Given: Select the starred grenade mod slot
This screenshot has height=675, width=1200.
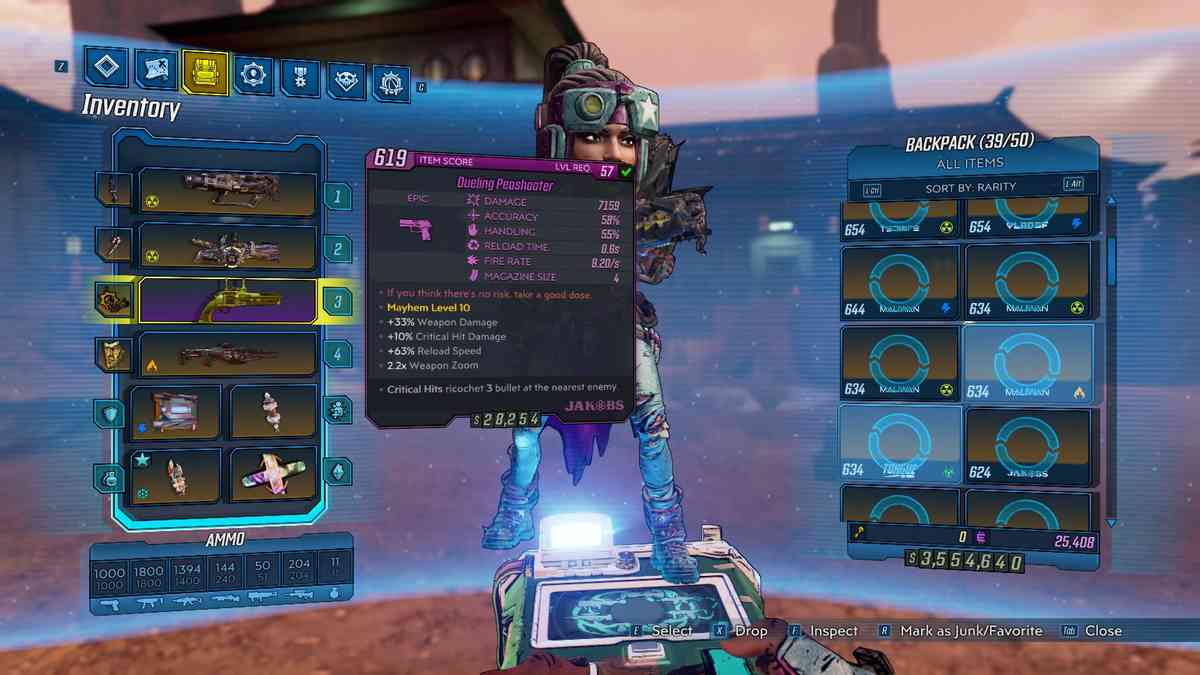Looking at the screenshot, I should tap(174, 474).
